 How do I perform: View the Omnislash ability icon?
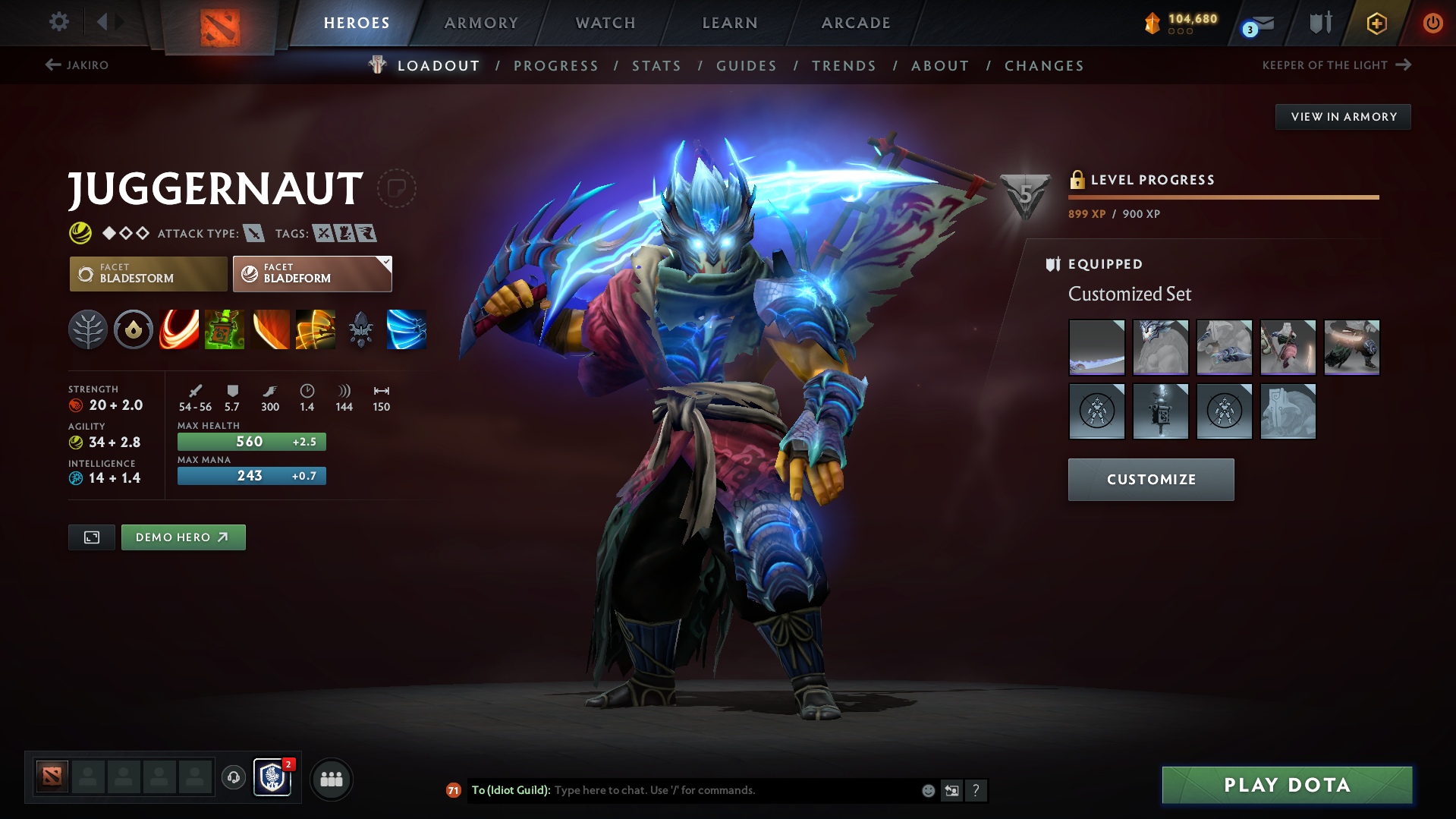(316, 329)
